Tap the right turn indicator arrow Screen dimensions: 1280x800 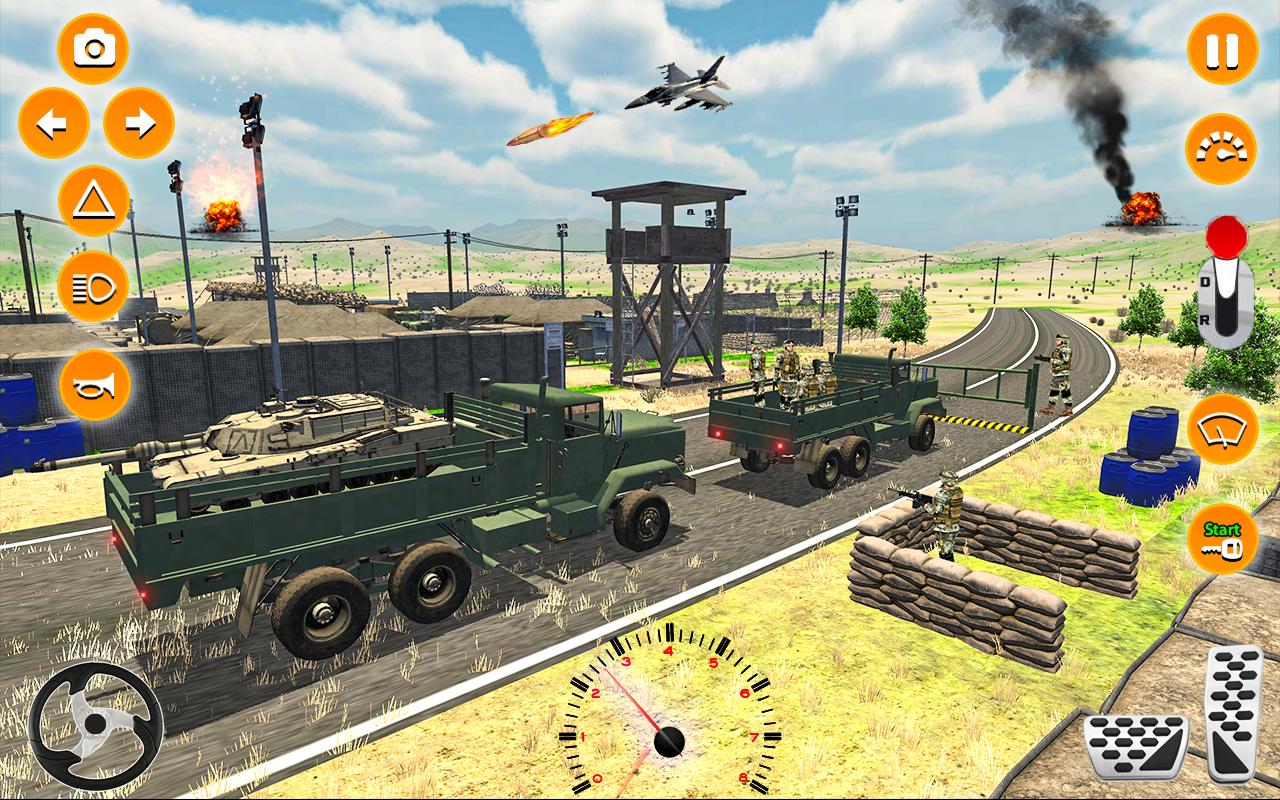pos(139,123)
